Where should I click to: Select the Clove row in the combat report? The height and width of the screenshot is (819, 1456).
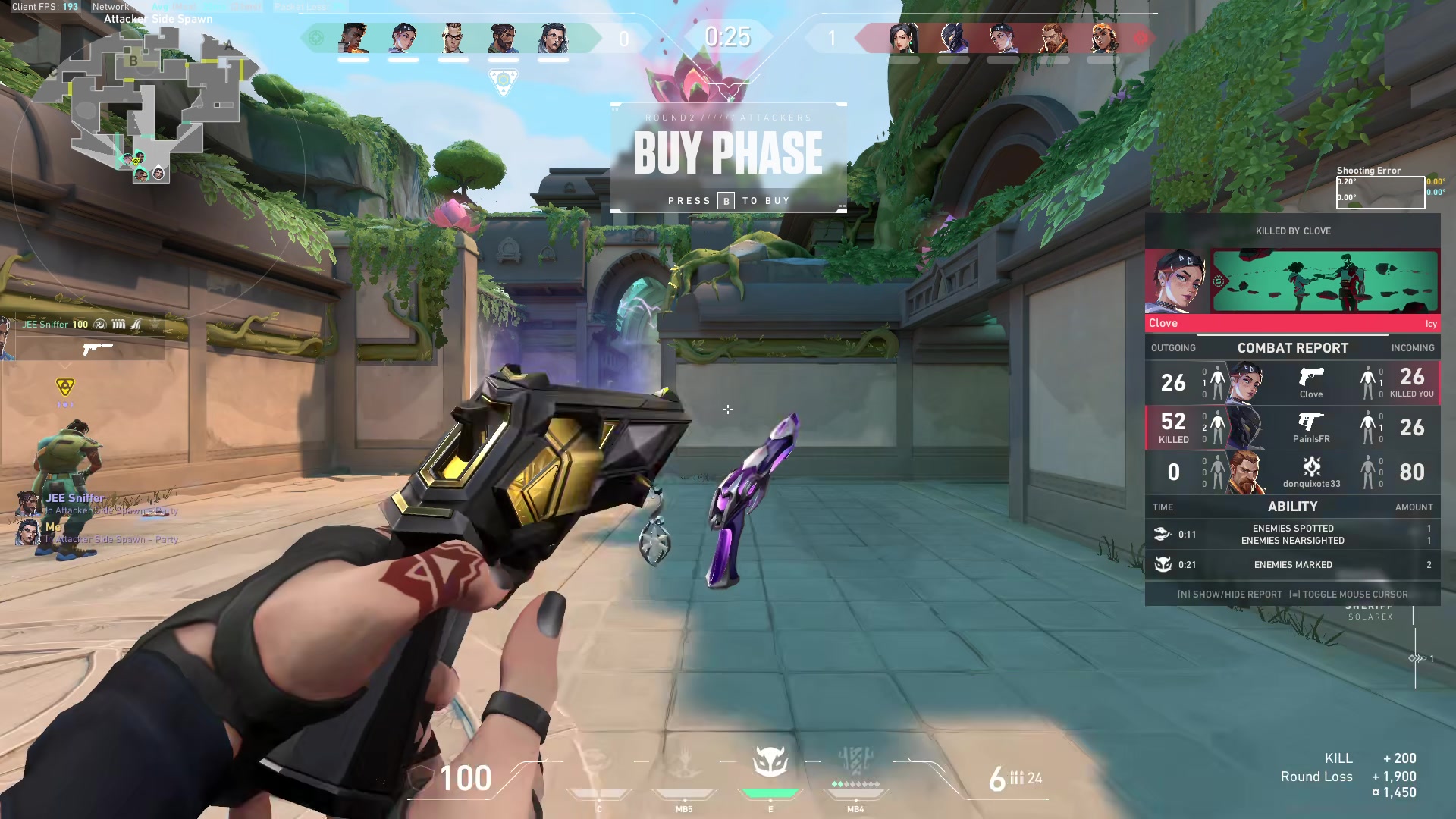[x=1292, y=382]
